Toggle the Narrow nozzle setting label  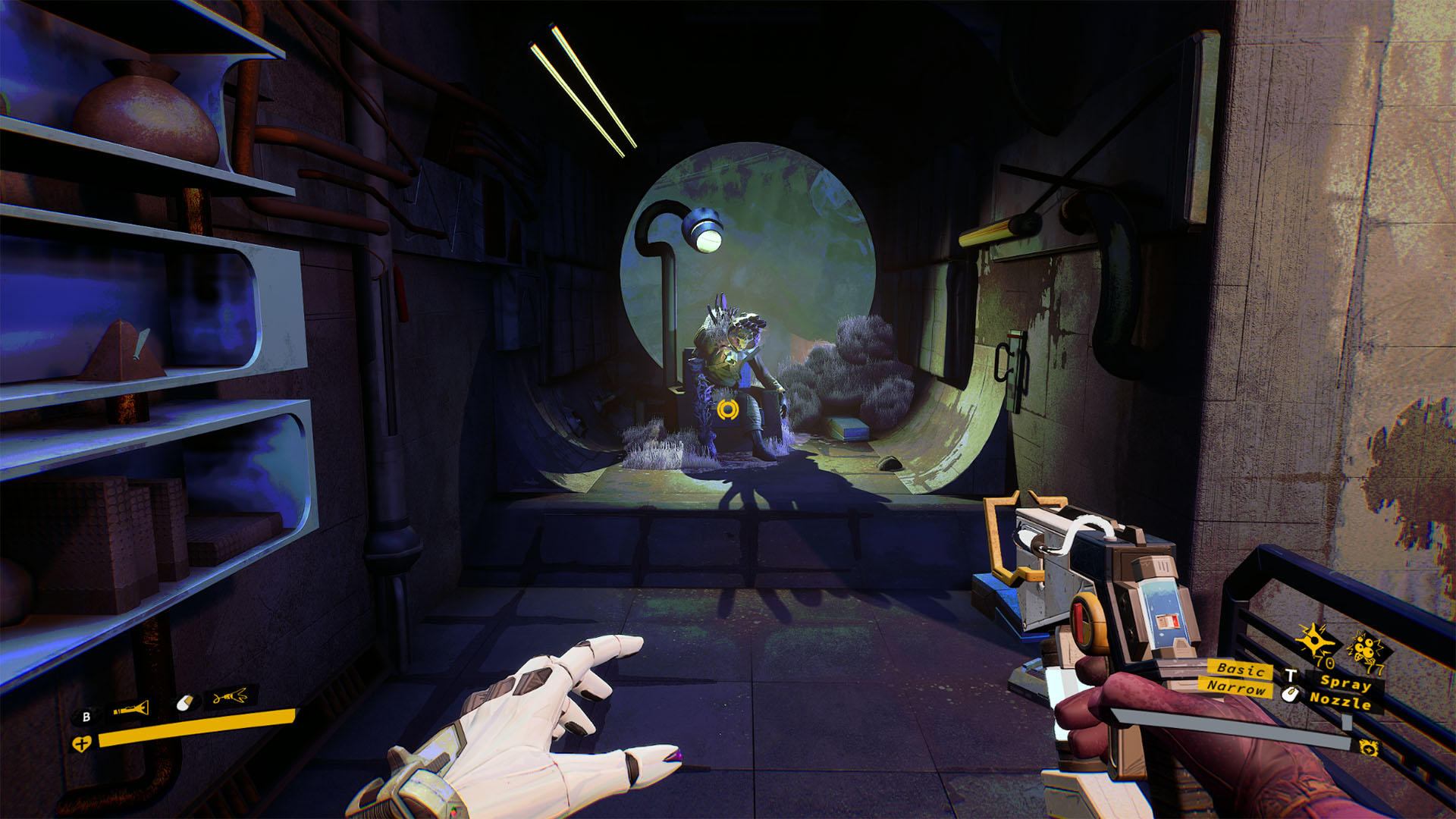click(1236, 687)
